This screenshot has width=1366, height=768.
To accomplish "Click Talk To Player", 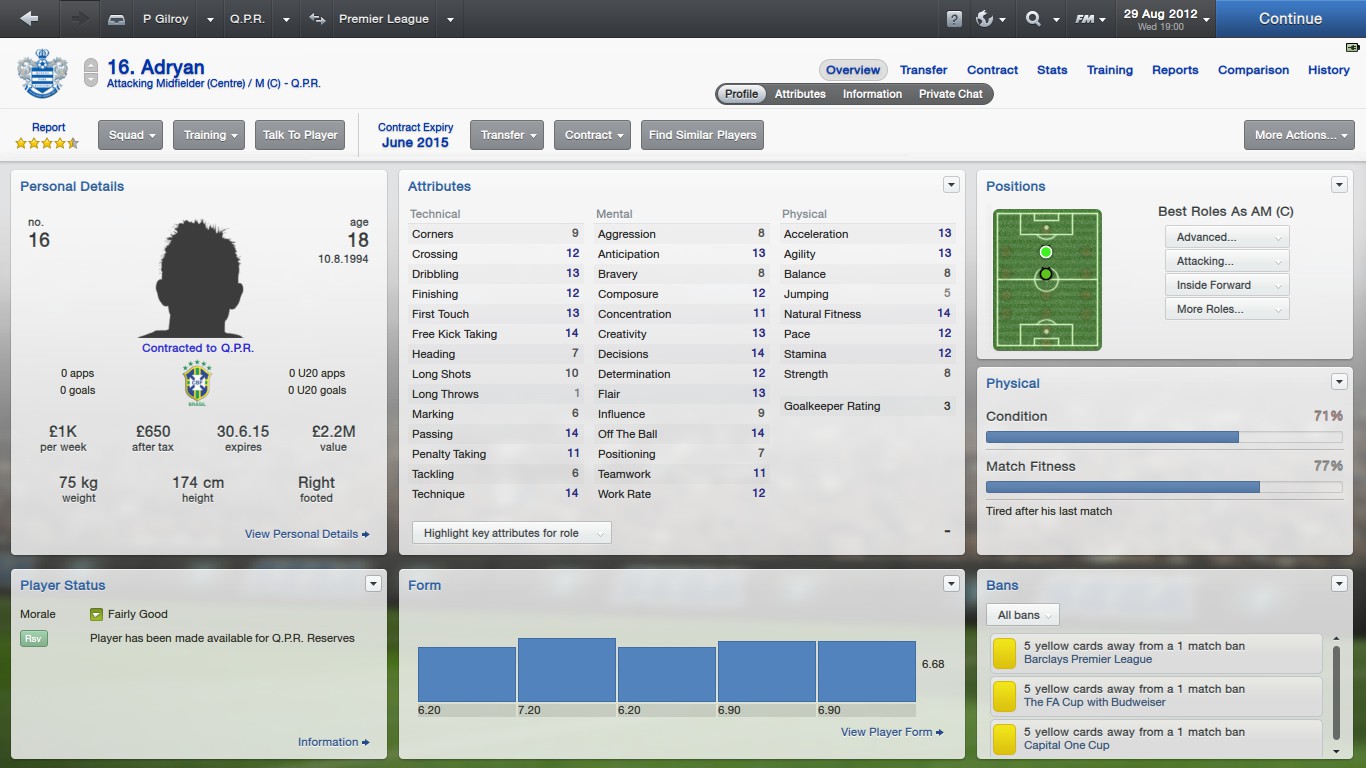I will (x=300, y=135).
